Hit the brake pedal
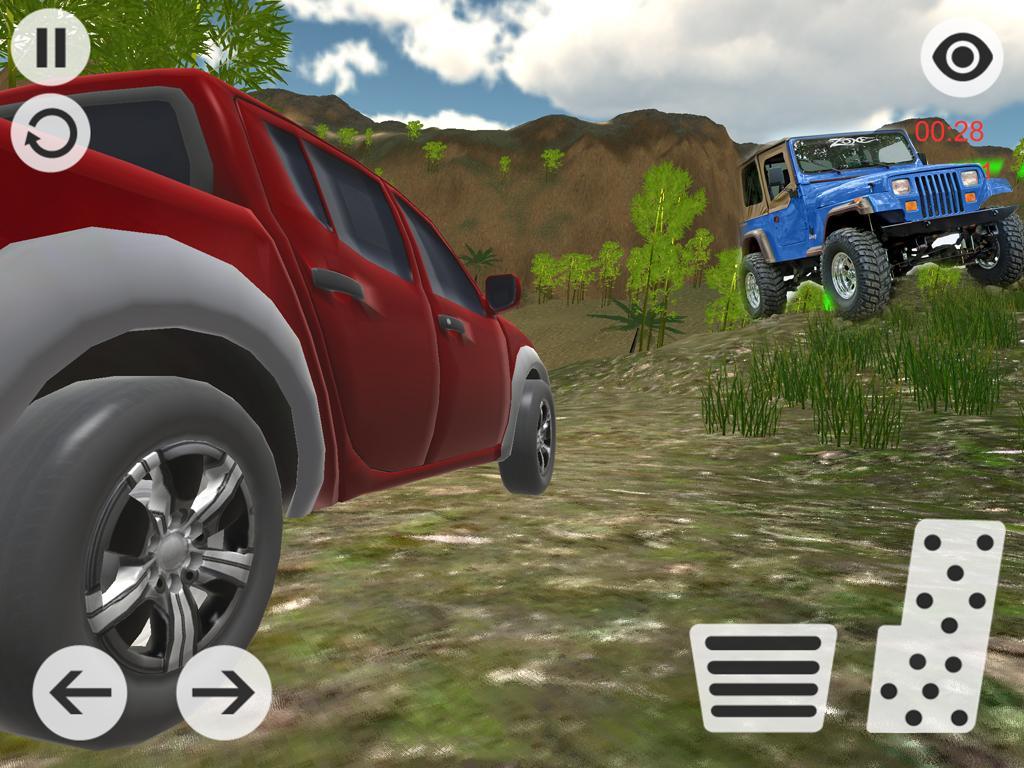 pyautogui.click(x=763, y=678)
